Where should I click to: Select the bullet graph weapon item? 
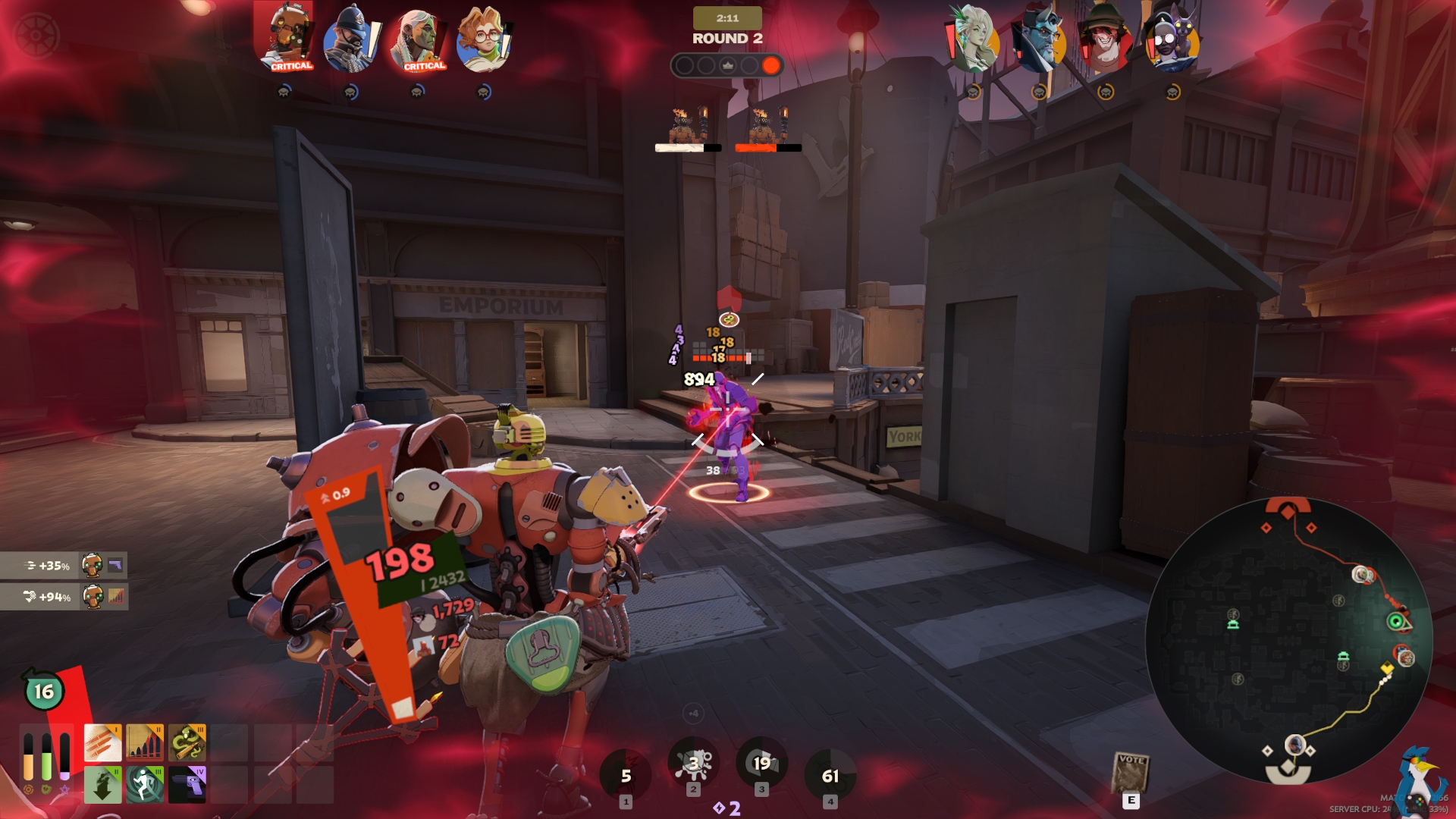click(x=144, y=742)
